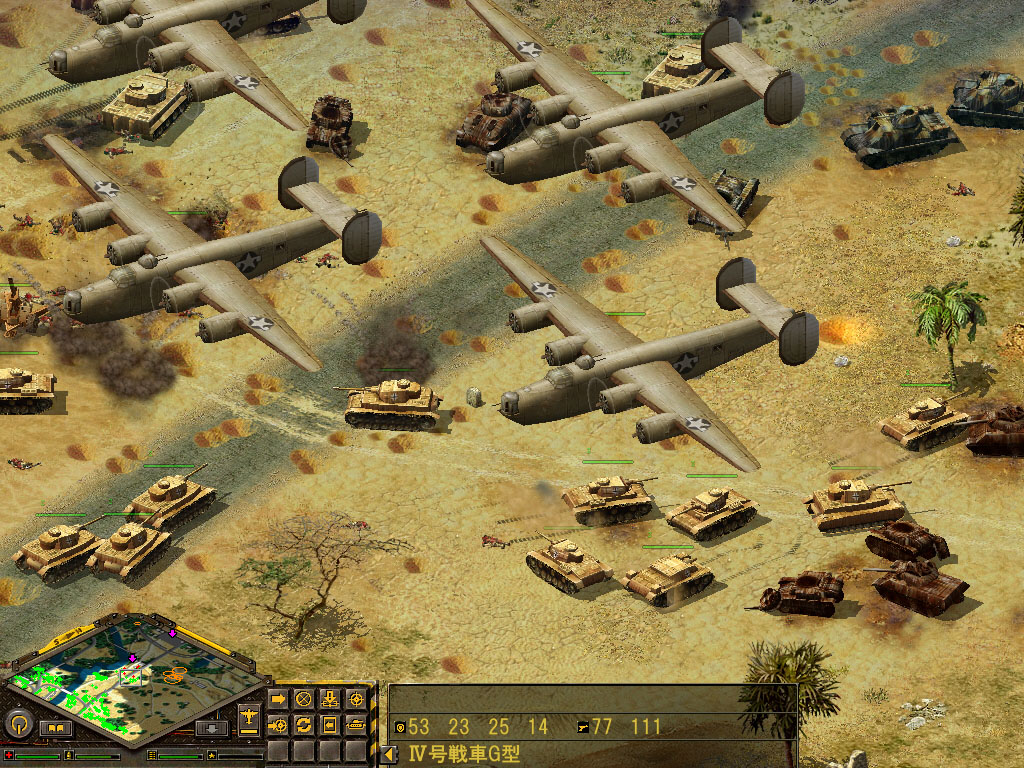Open the book objectives button
Image resolution: width=1024 pixels, height=768 pixels.
(x=54, y=727)
